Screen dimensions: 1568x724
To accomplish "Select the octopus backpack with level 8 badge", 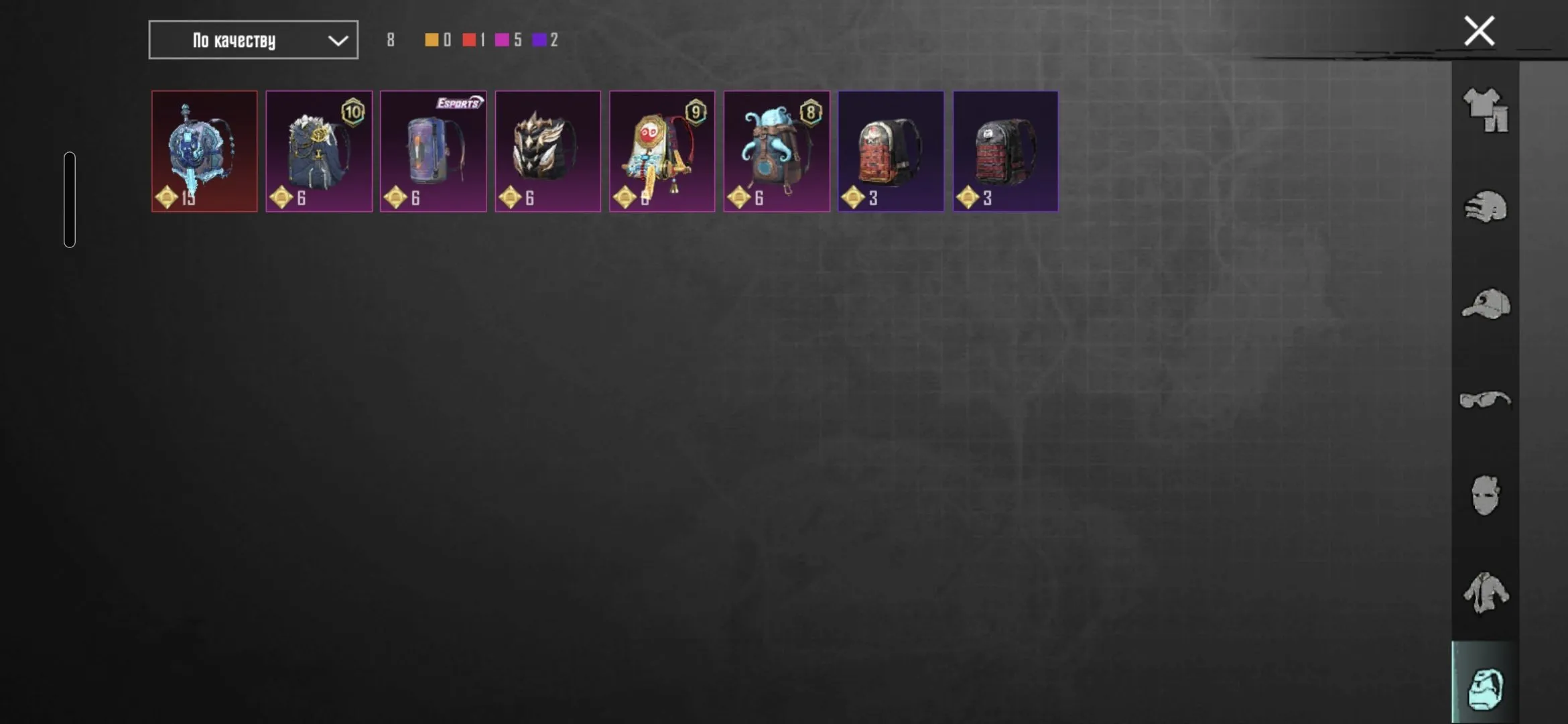I will click(x=777, y=150).
